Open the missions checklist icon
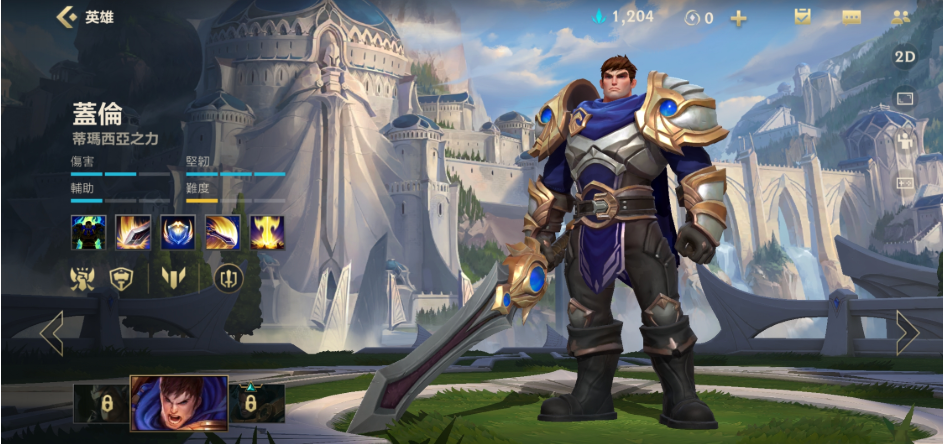Image resolution: width=943 pixels, height=444 pixels. point(802,17)
